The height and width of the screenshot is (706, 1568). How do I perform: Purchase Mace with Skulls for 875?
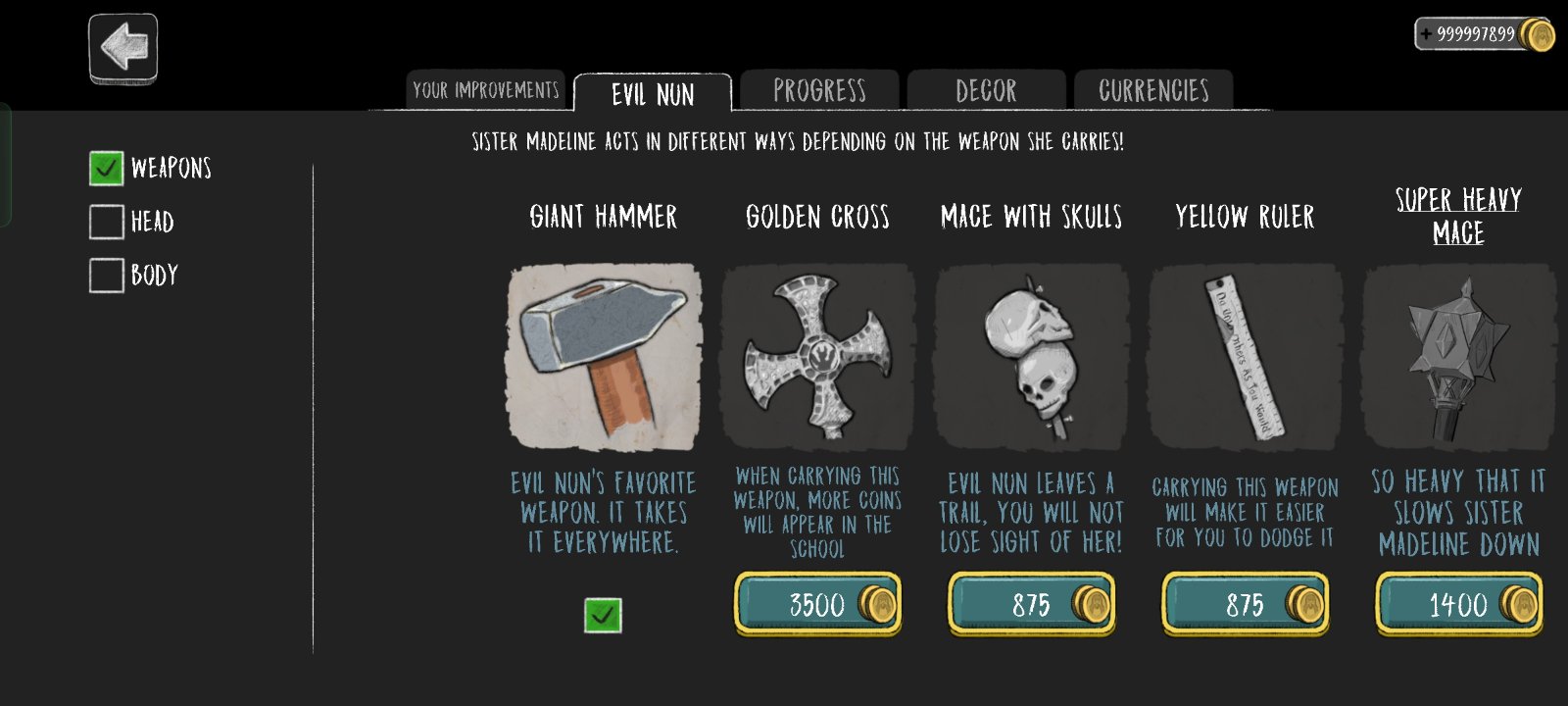coord(1031,604)
